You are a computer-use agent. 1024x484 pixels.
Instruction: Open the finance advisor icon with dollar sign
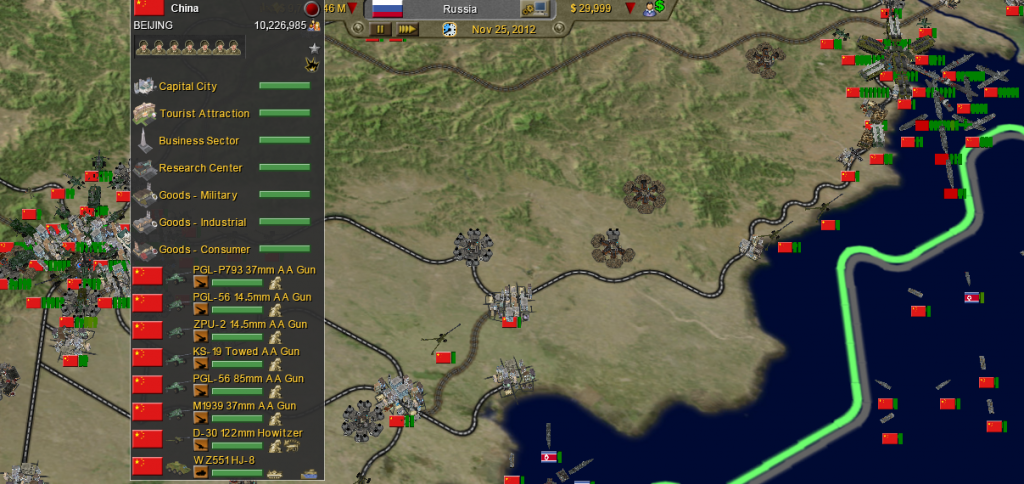coord(654,8)
